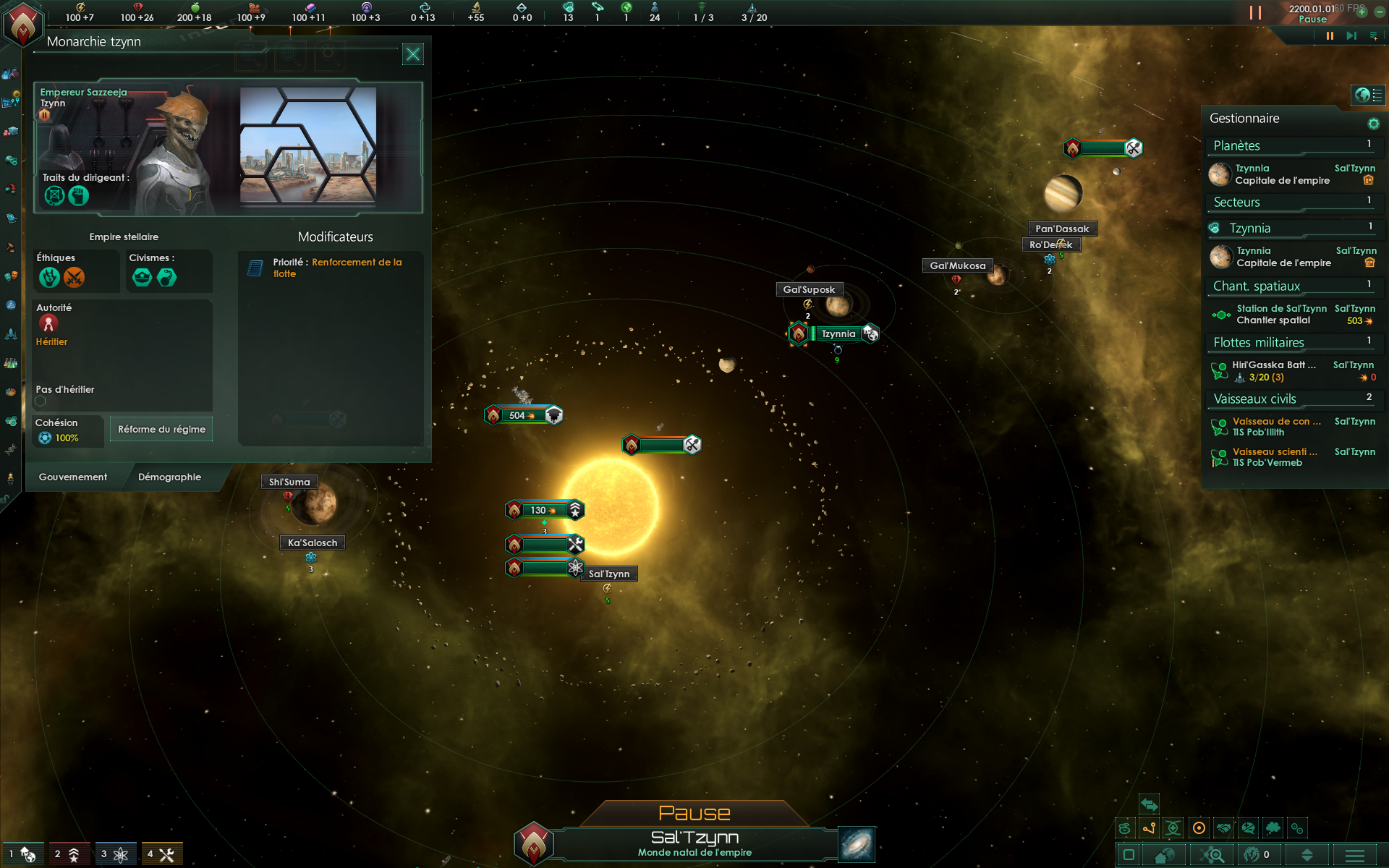Select control group 3 science ship
Viewport: 1389px width, 868px height.
(115, 854)
